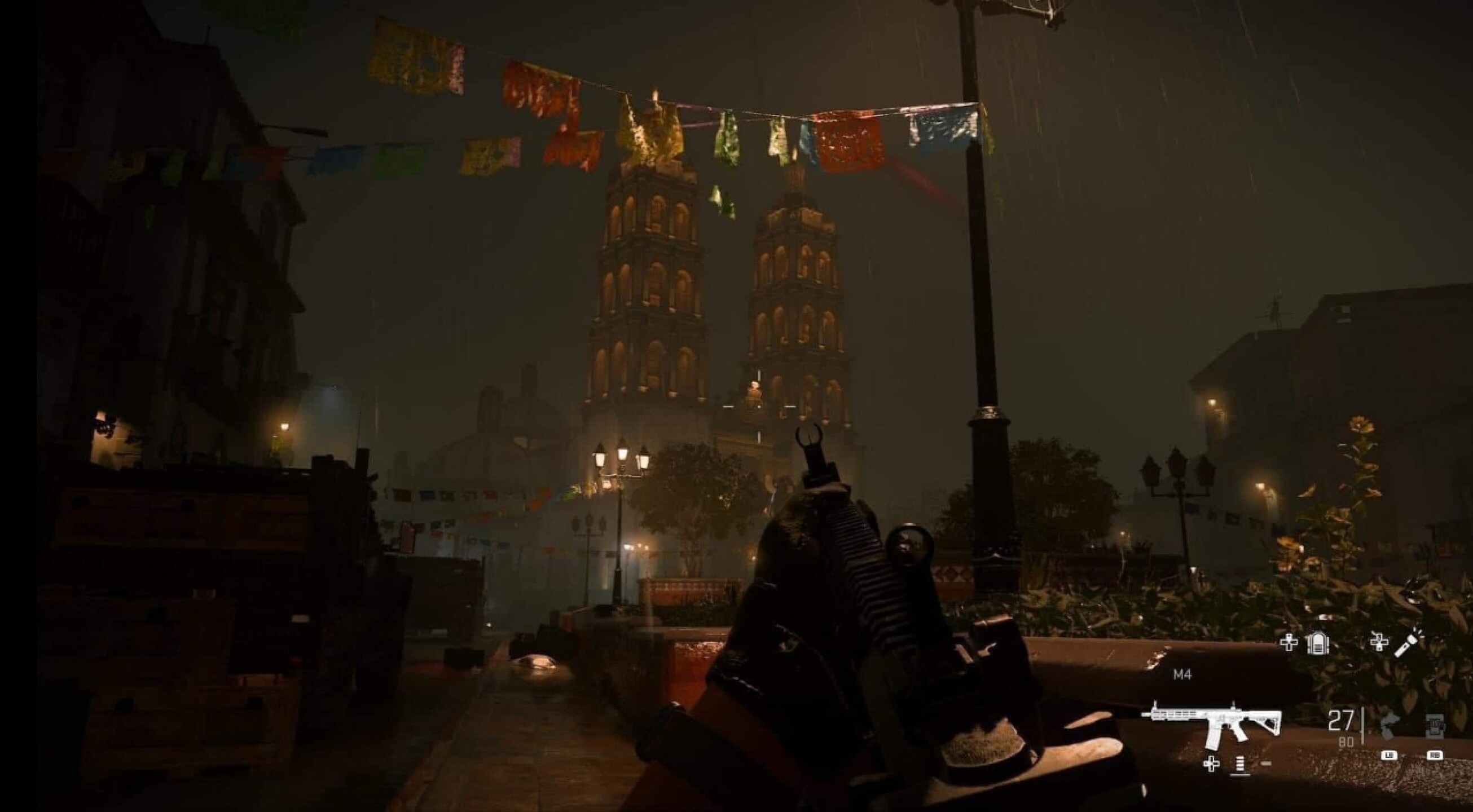Select the M4 rifle weapon icon
Screen dimensions: 1473x812
pos(1211,725)
